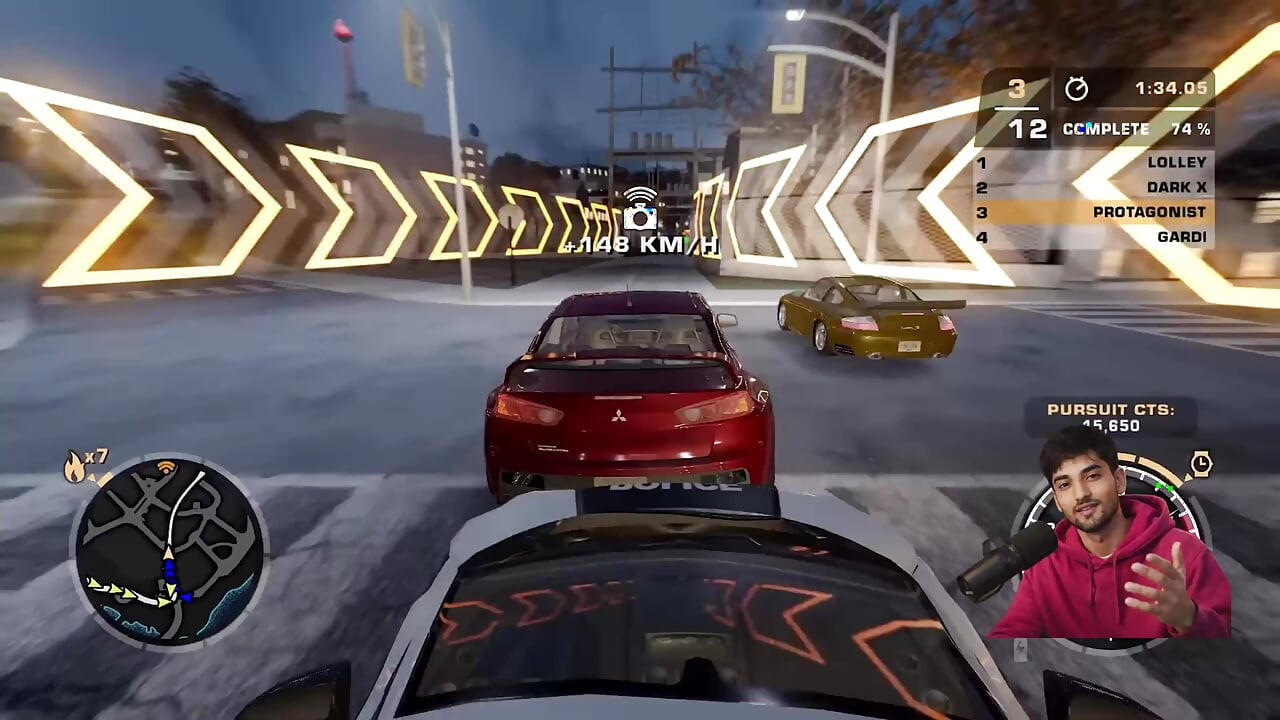The image size is (1280, 720).
Task: Toggle the heat multiplier x7 indicator
Action: click(x=97, y=457)
